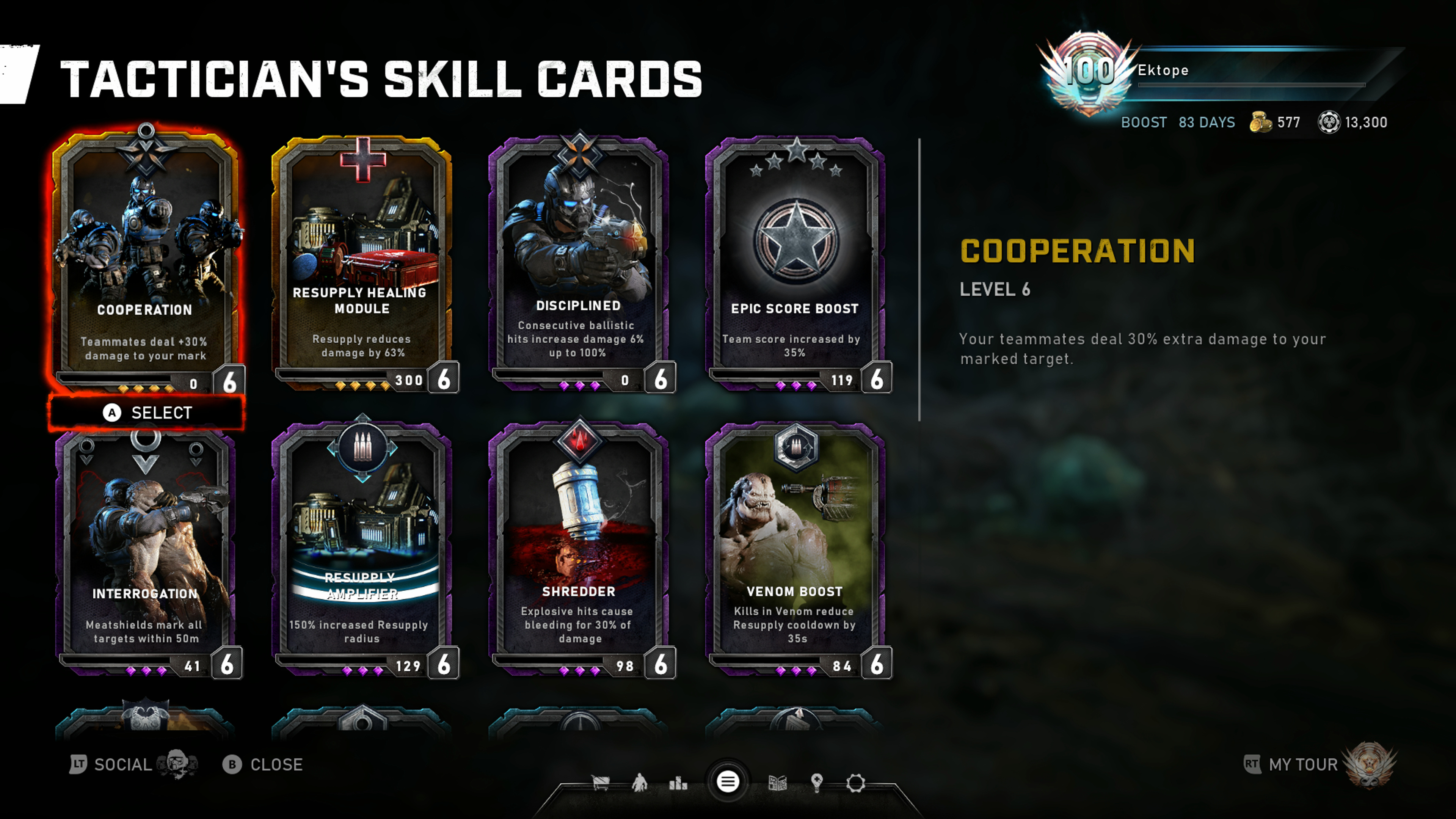Choose the Venom Boost card
The width and height of the screenshot is (1456, 819).
click(795, 548)
